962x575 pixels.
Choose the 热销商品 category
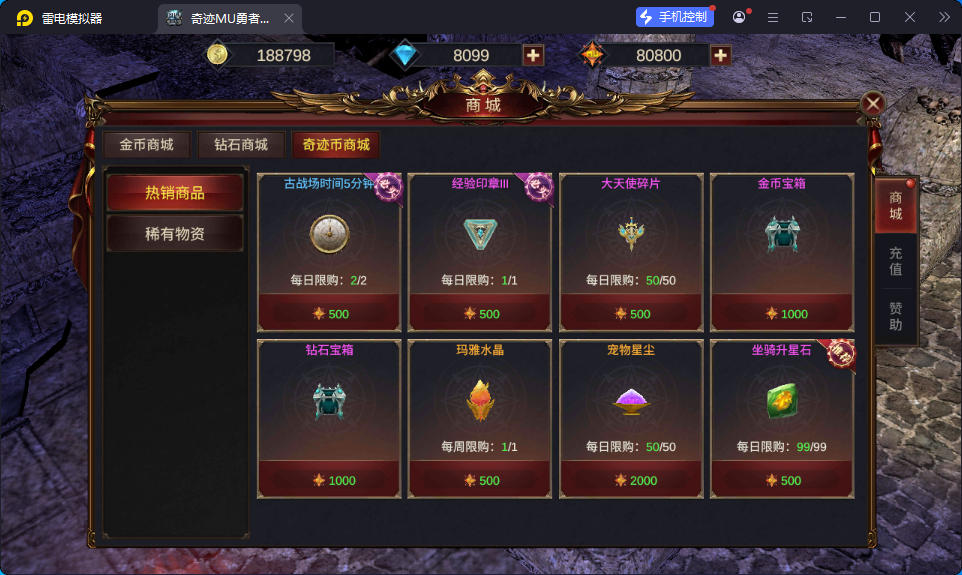(175, 193)
